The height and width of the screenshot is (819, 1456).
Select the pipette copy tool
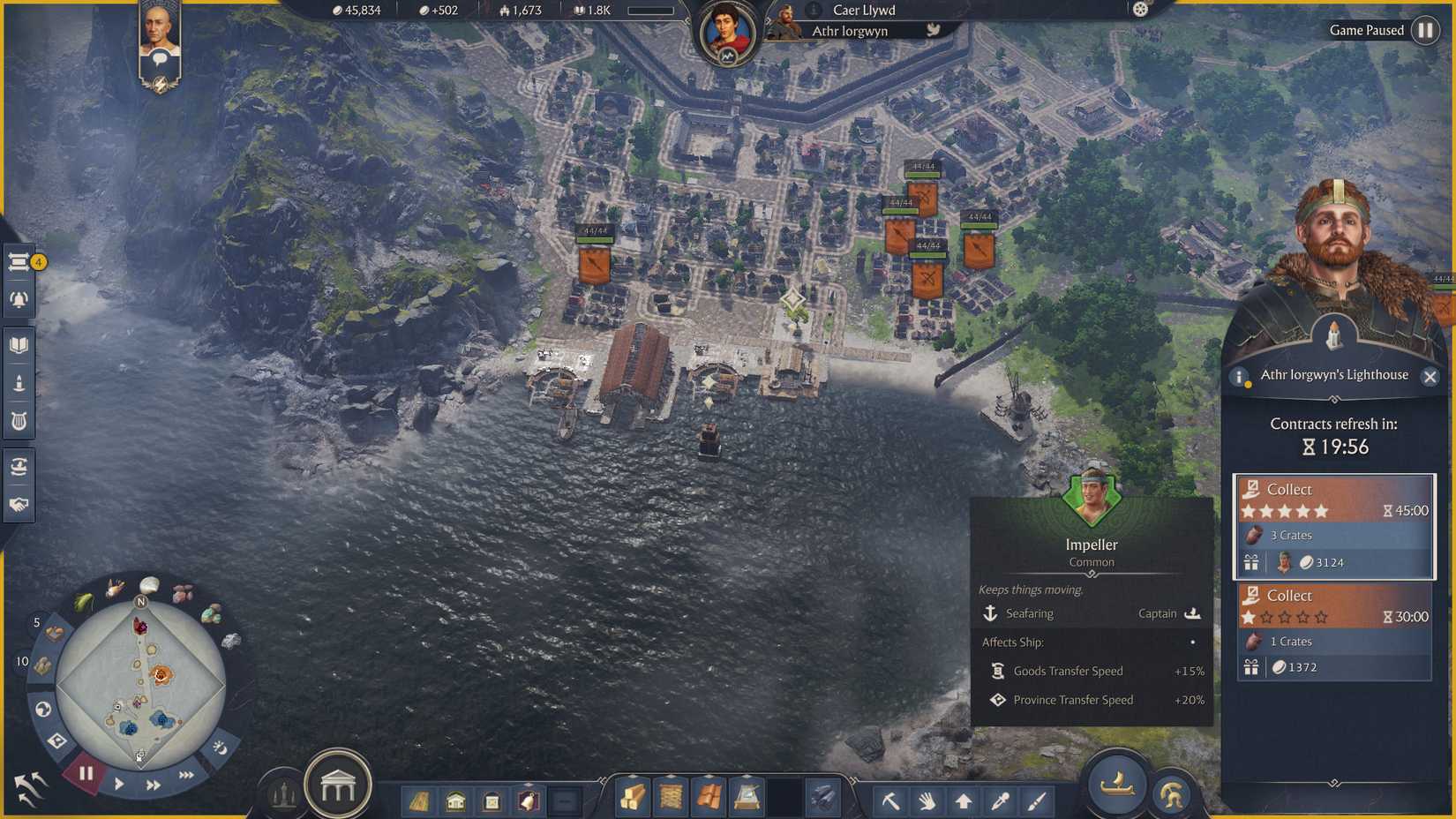[x=1000, y=801]
